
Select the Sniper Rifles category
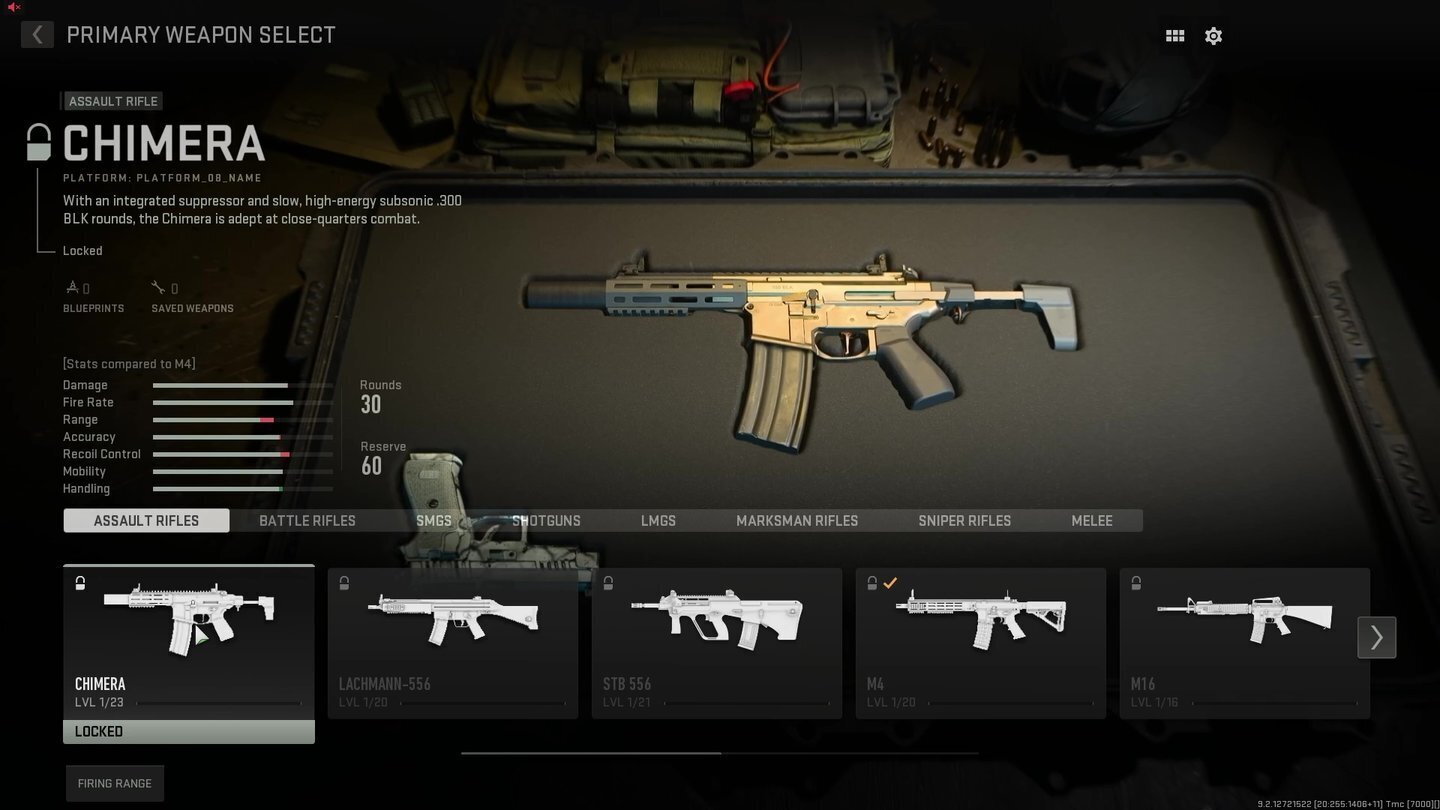964,520
